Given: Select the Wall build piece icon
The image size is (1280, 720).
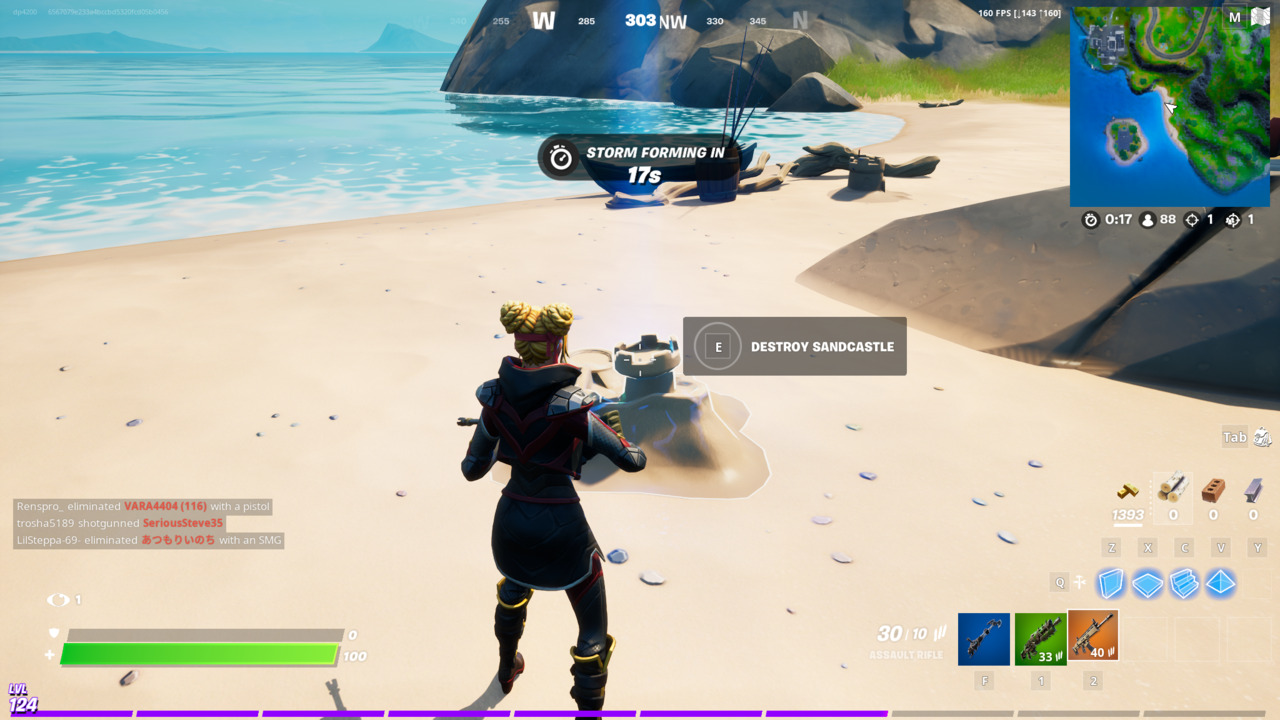Looking at the screenshot, I should tap(1110, 583).
